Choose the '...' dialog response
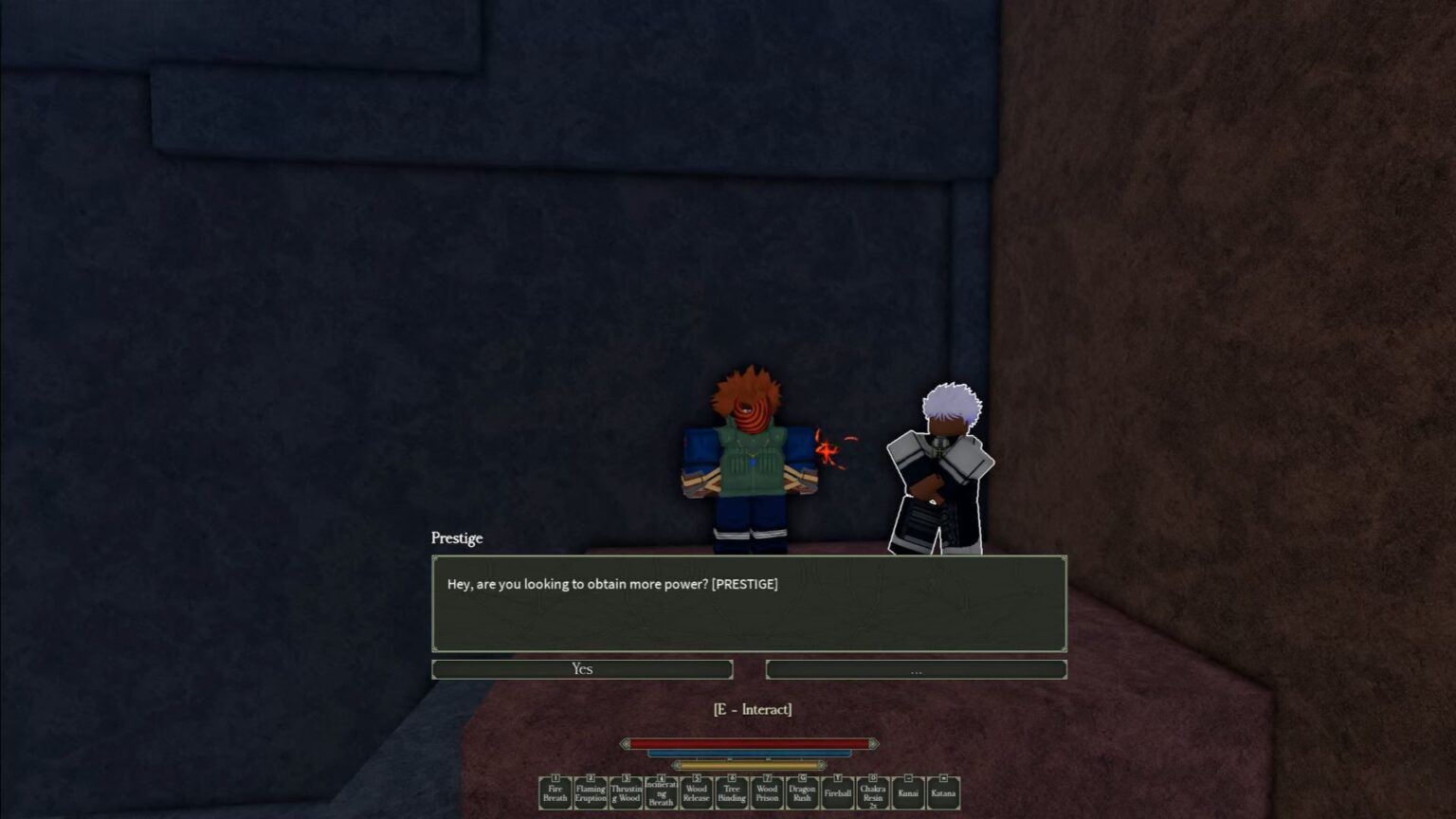The width and height of the screenshot is (1456, 819). coord(915,669)
